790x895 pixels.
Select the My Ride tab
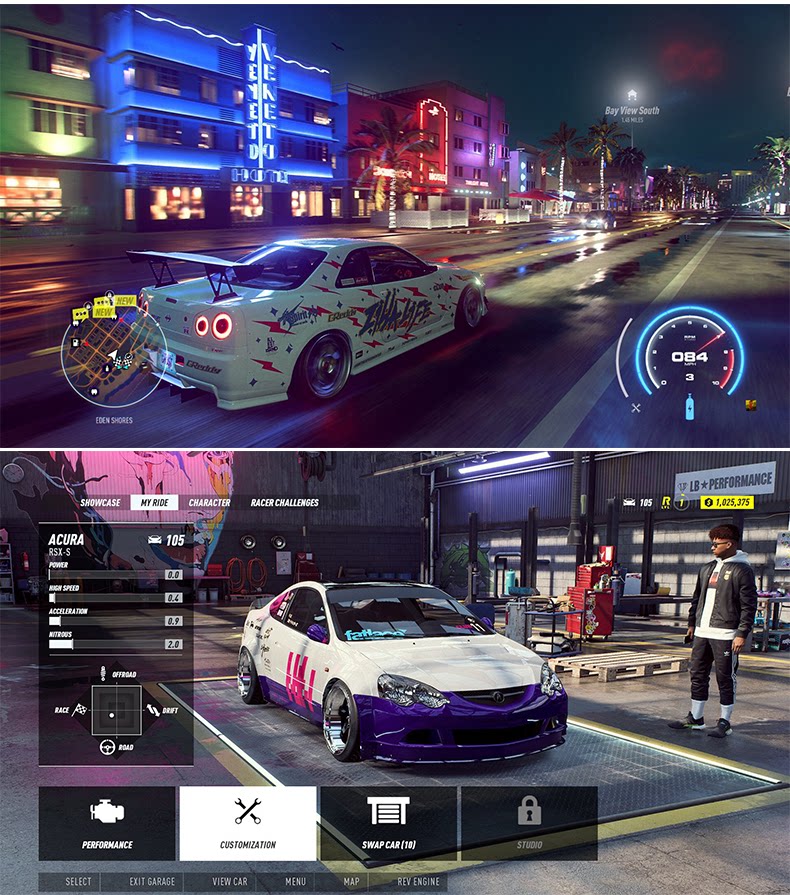click(154, 503)
